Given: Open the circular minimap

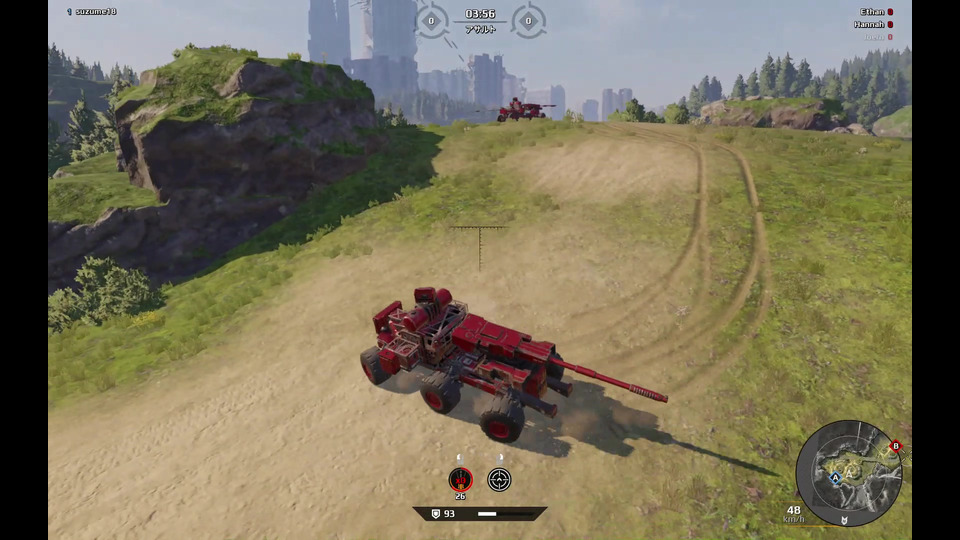Looking at the screenshot, I should 849,473.
